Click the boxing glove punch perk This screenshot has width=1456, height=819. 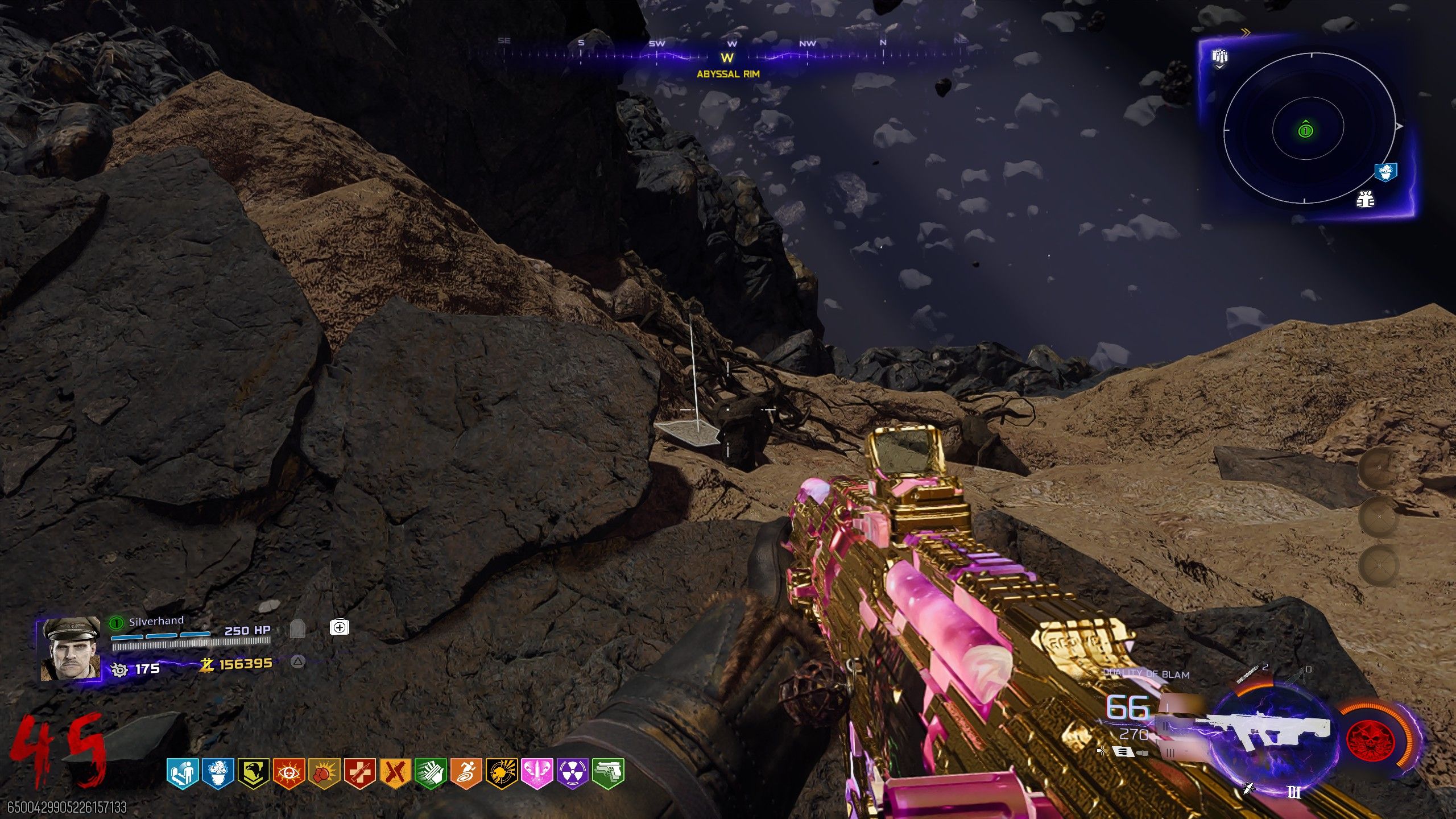[x=324, y=773]
